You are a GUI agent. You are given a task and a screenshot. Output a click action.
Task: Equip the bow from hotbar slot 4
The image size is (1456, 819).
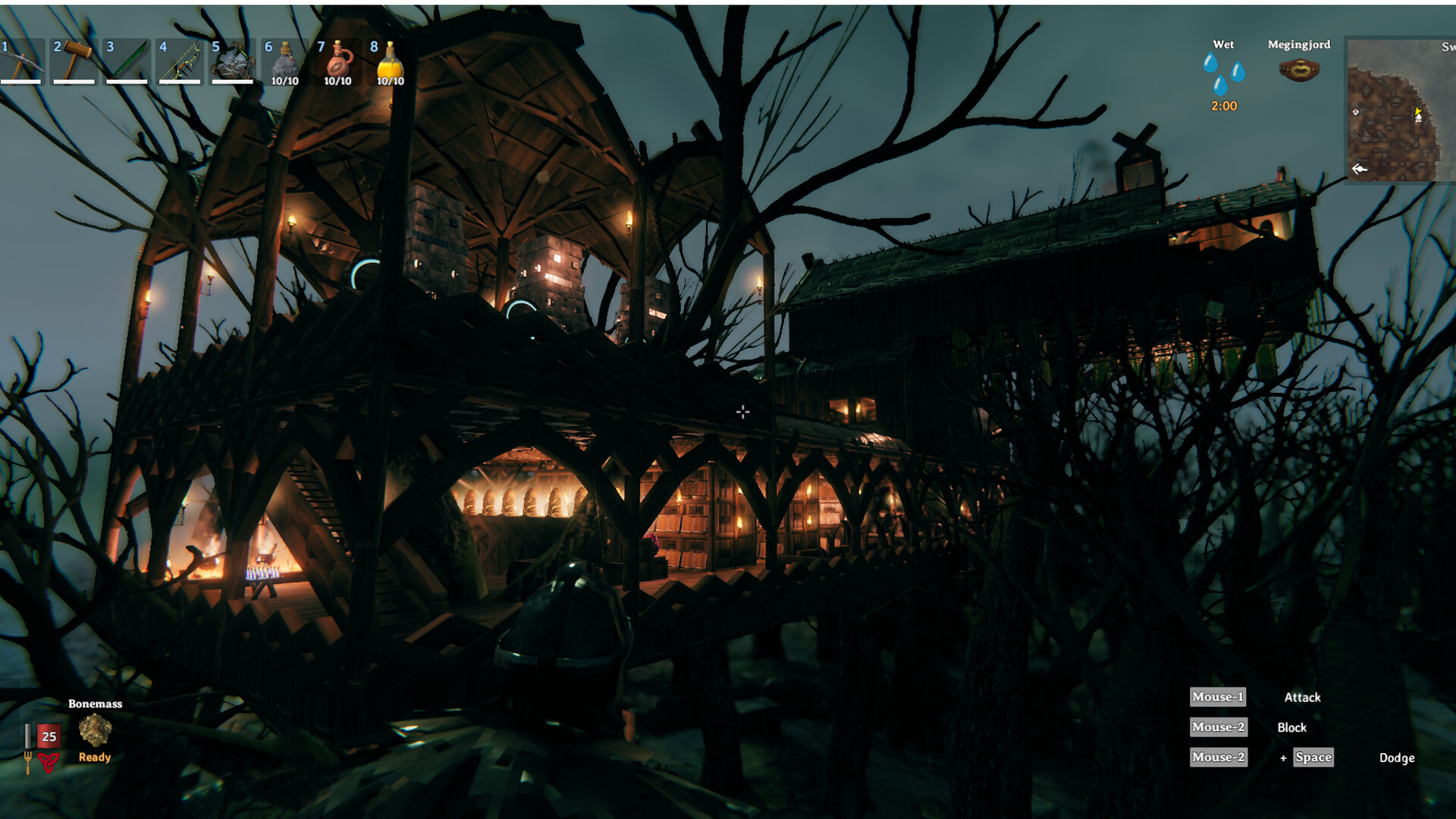[180, 61]
